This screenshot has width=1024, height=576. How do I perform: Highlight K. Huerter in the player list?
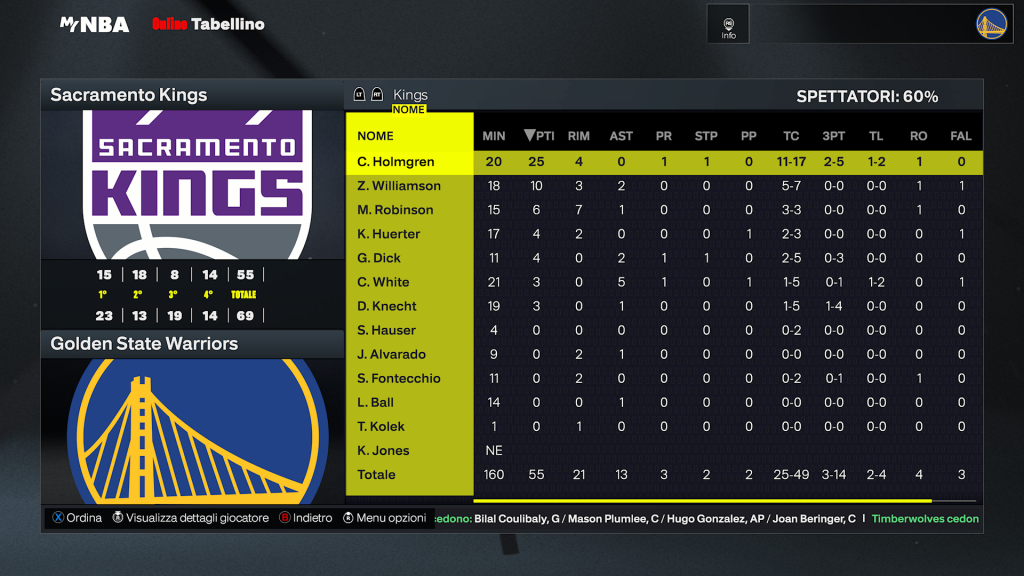389,234
